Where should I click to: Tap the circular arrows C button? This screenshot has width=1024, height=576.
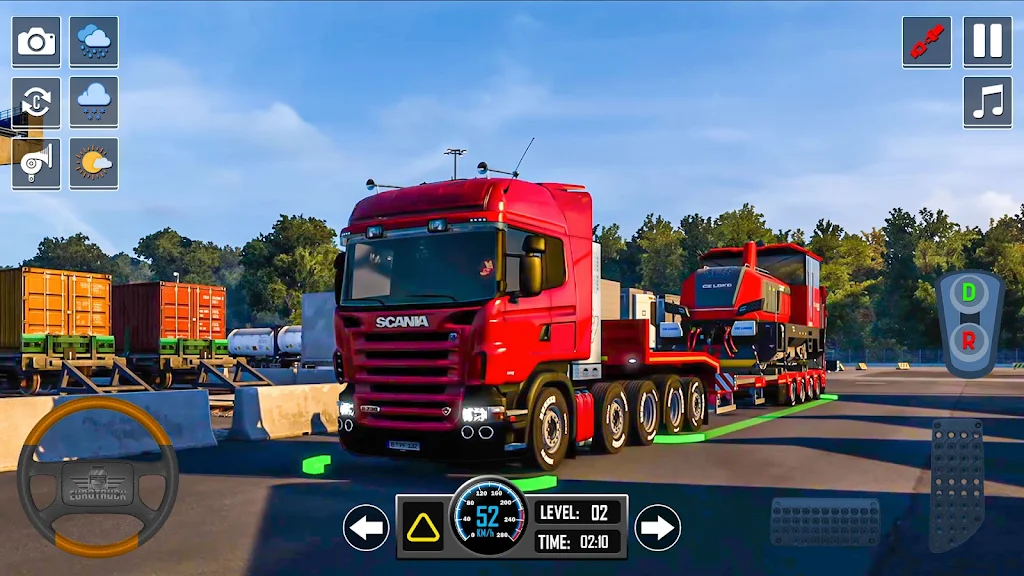[x=36, y=102]
